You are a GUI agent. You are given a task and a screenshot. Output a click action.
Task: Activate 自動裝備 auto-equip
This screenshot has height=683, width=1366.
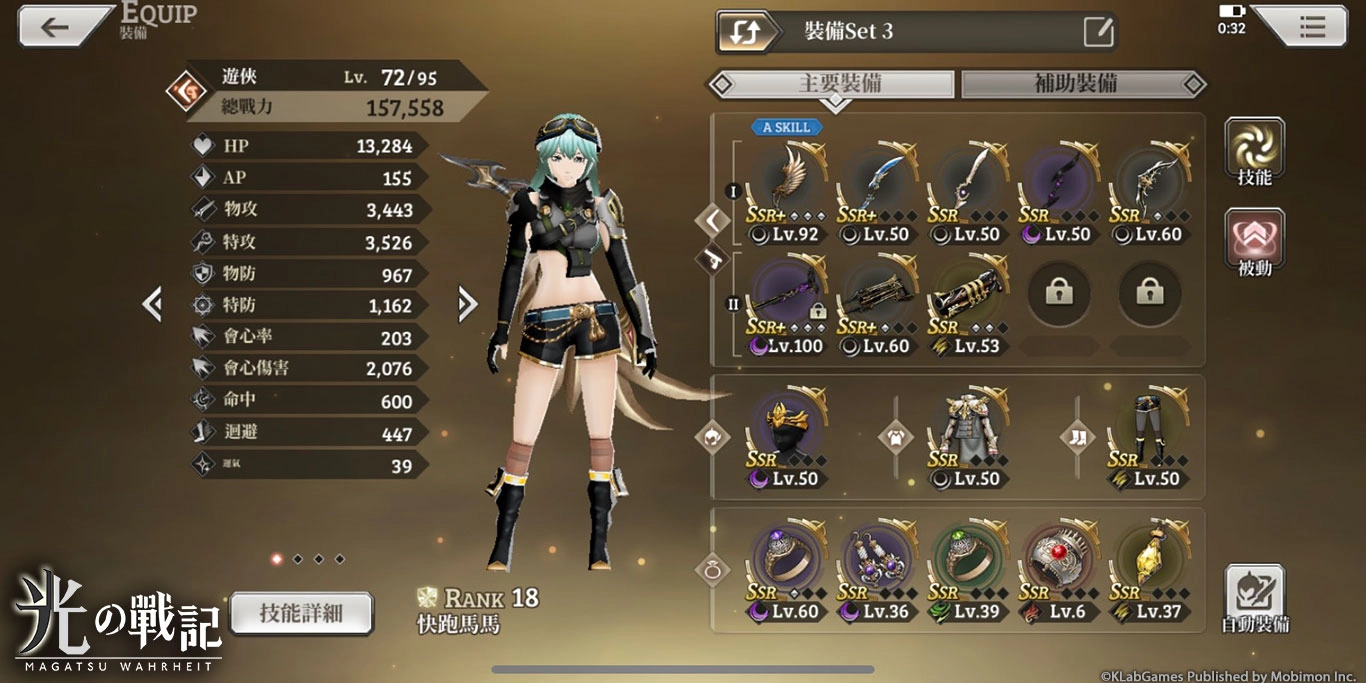click(x=1254, y=598)
